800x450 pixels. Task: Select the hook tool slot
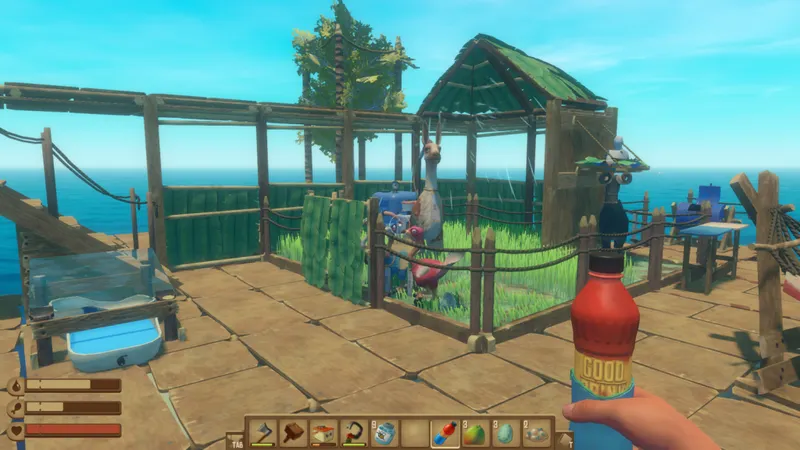pos(353,433)
